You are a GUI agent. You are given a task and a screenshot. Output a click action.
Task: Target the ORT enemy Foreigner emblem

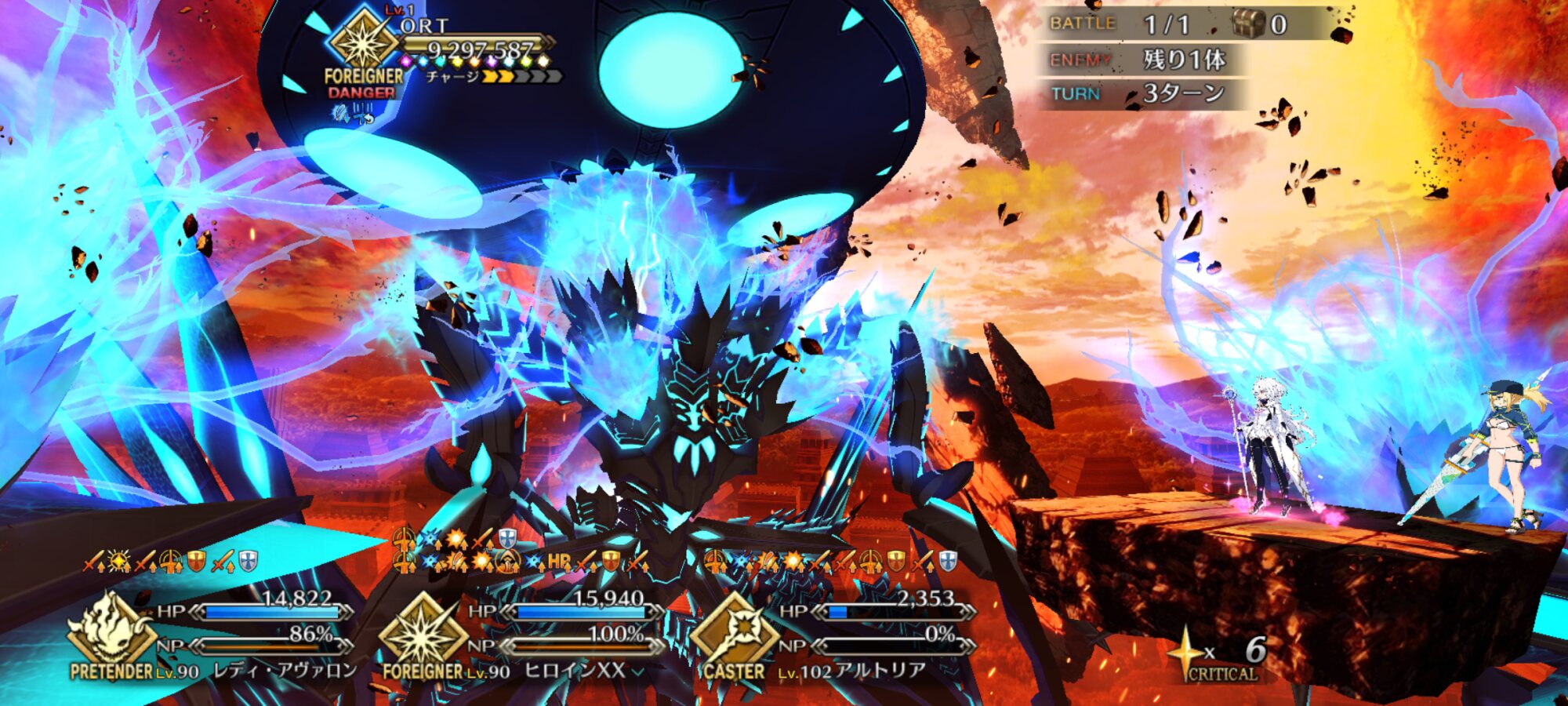[363, 39]
